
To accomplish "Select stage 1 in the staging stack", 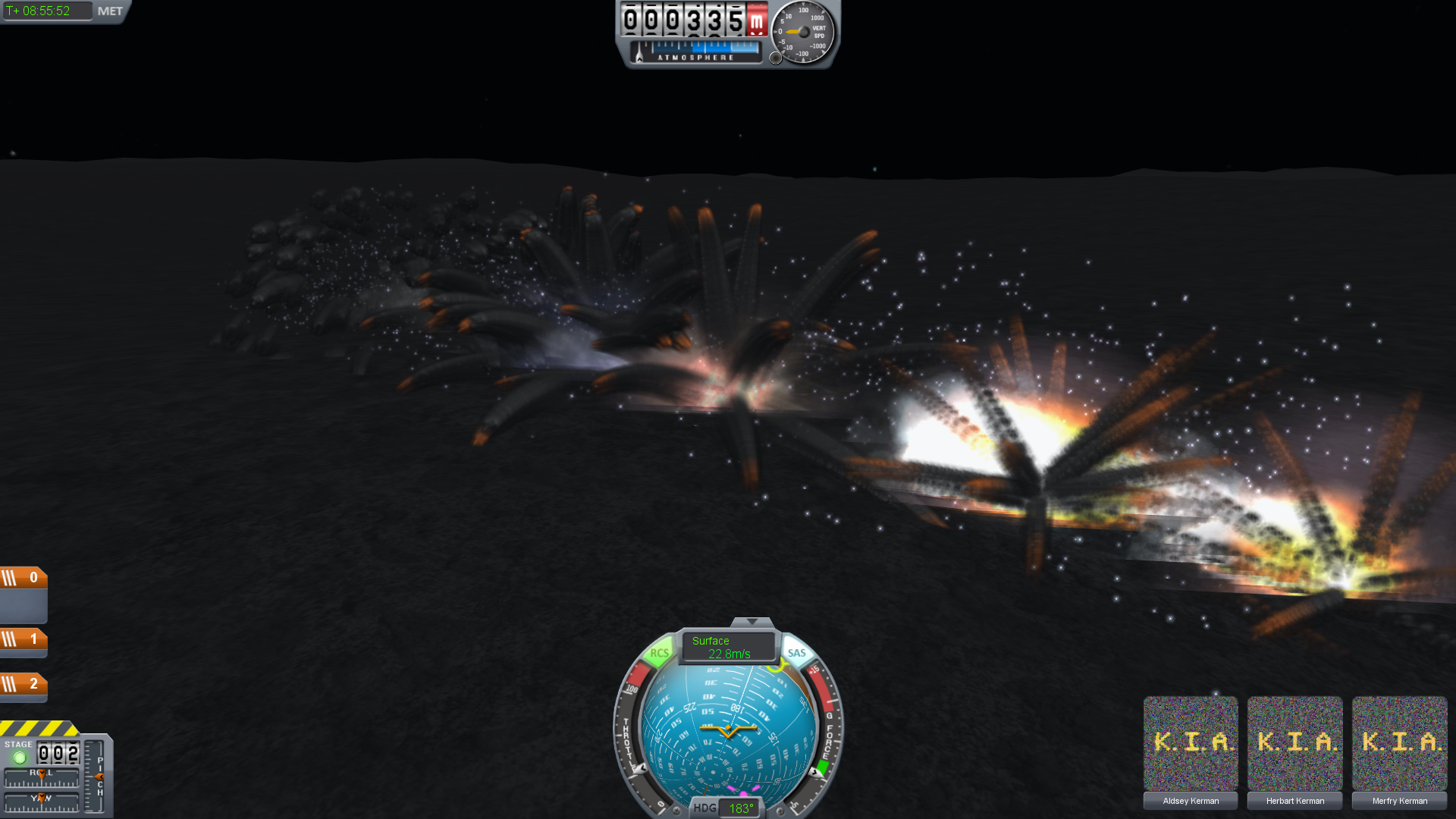I will point(24,639).
